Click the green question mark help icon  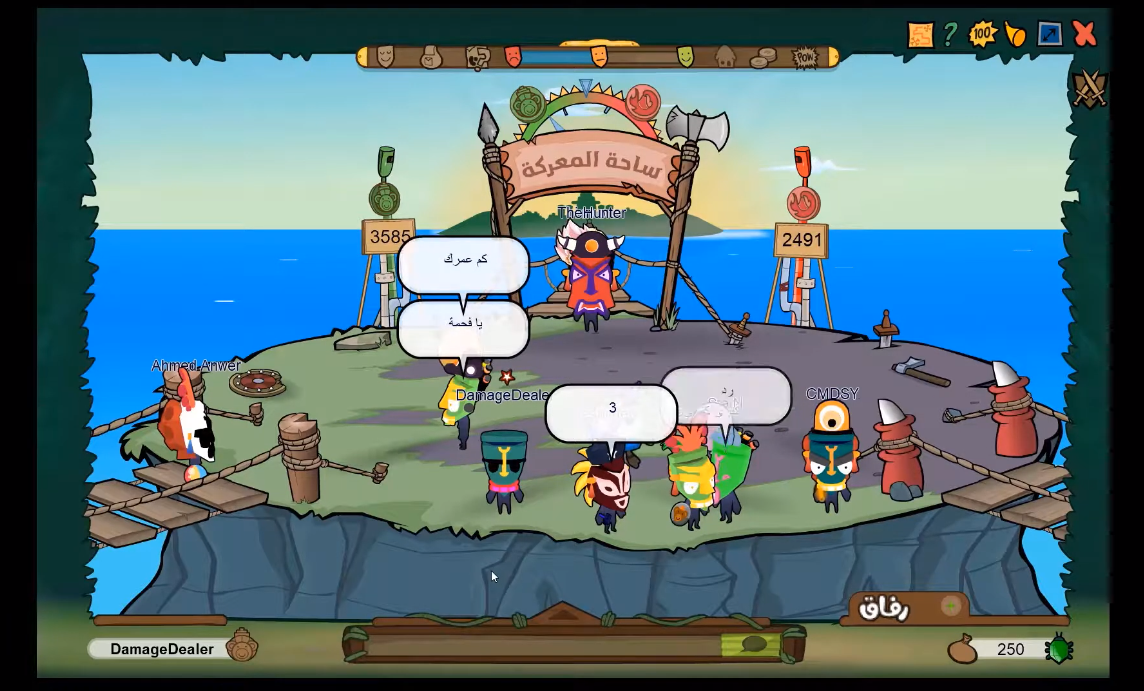950,35
